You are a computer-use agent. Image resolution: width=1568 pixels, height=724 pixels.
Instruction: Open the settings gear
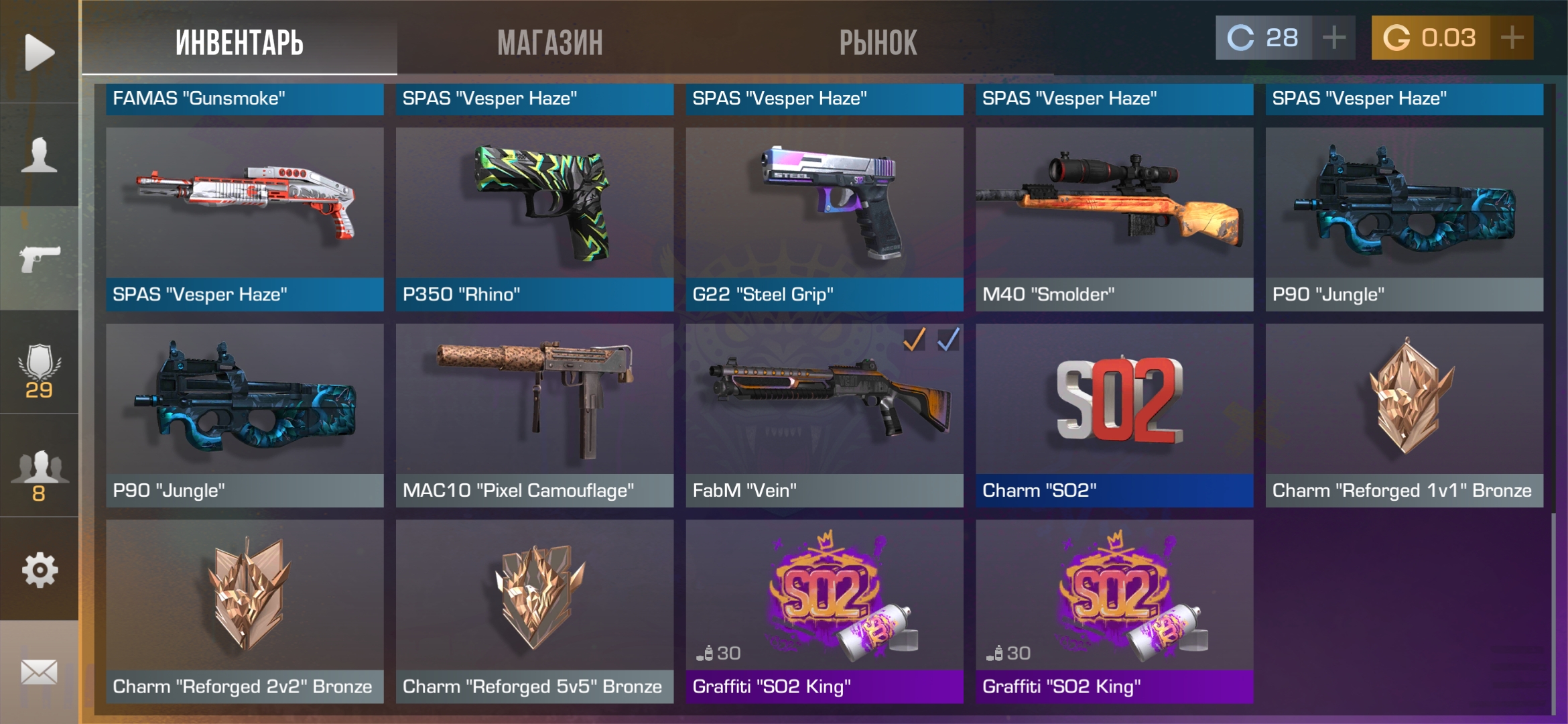39,570
